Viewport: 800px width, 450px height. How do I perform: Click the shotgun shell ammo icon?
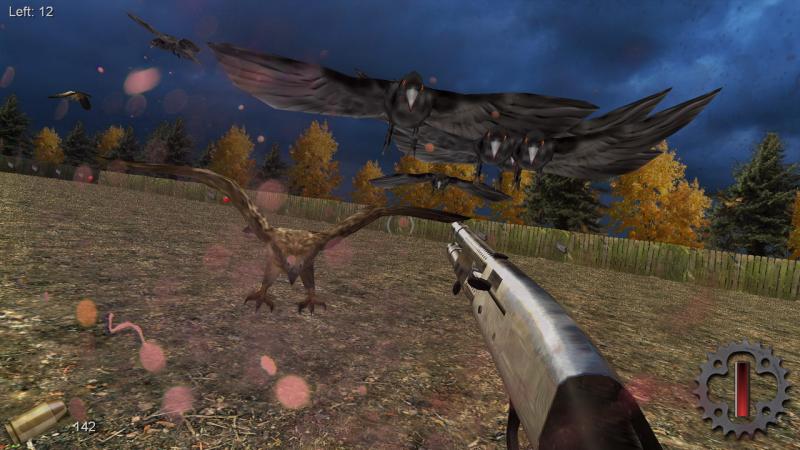coord(36,422)
